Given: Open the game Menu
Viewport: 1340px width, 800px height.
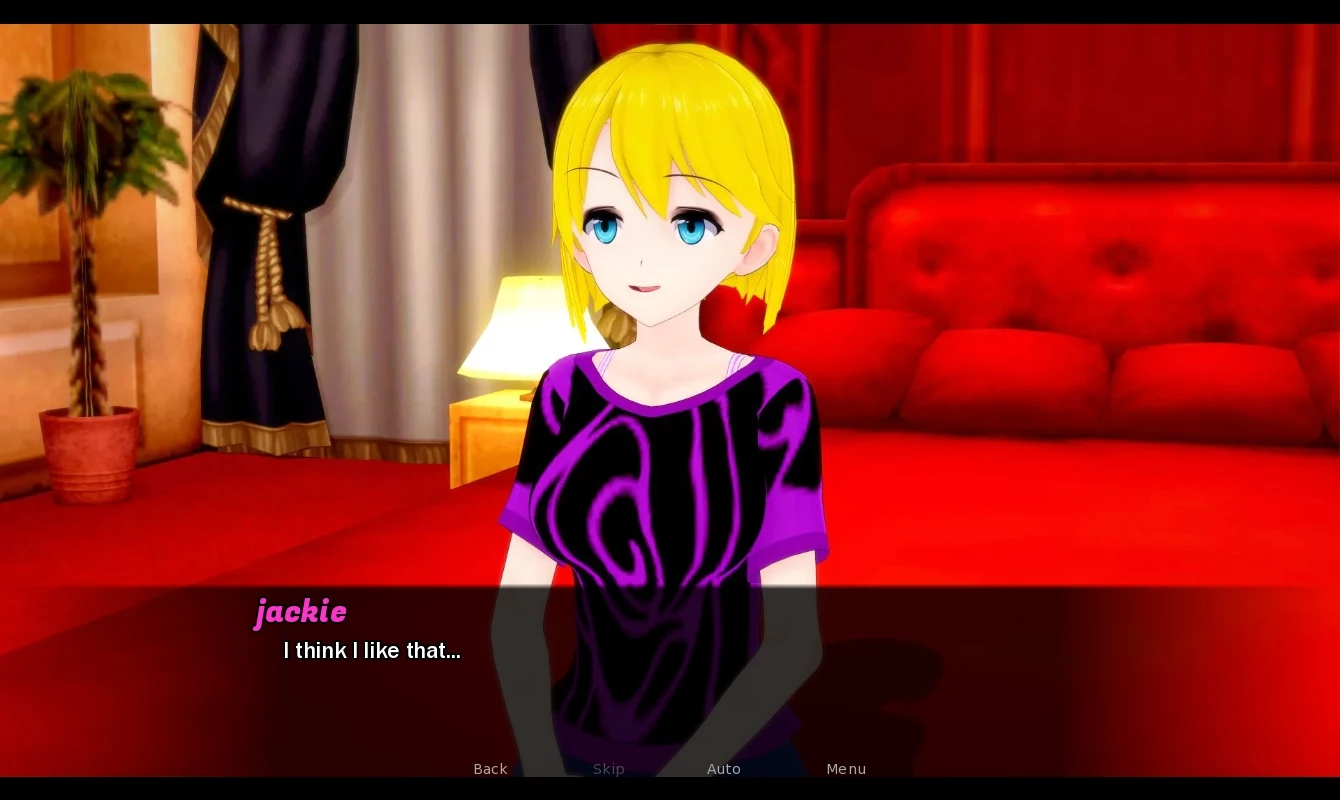Looking at the screenshot, I should [x=846, y=769].
